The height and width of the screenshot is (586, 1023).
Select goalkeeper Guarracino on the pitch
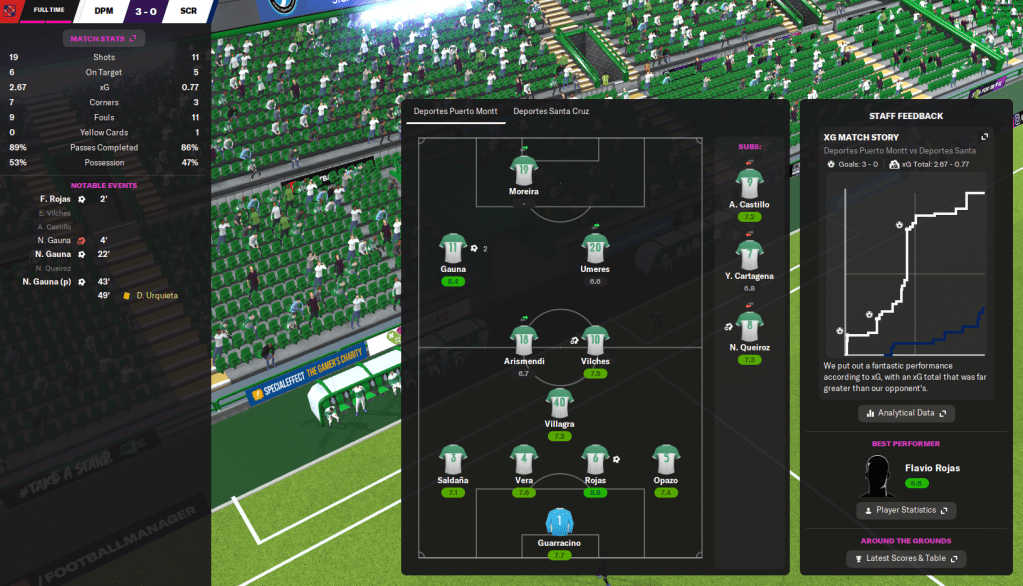558,522
